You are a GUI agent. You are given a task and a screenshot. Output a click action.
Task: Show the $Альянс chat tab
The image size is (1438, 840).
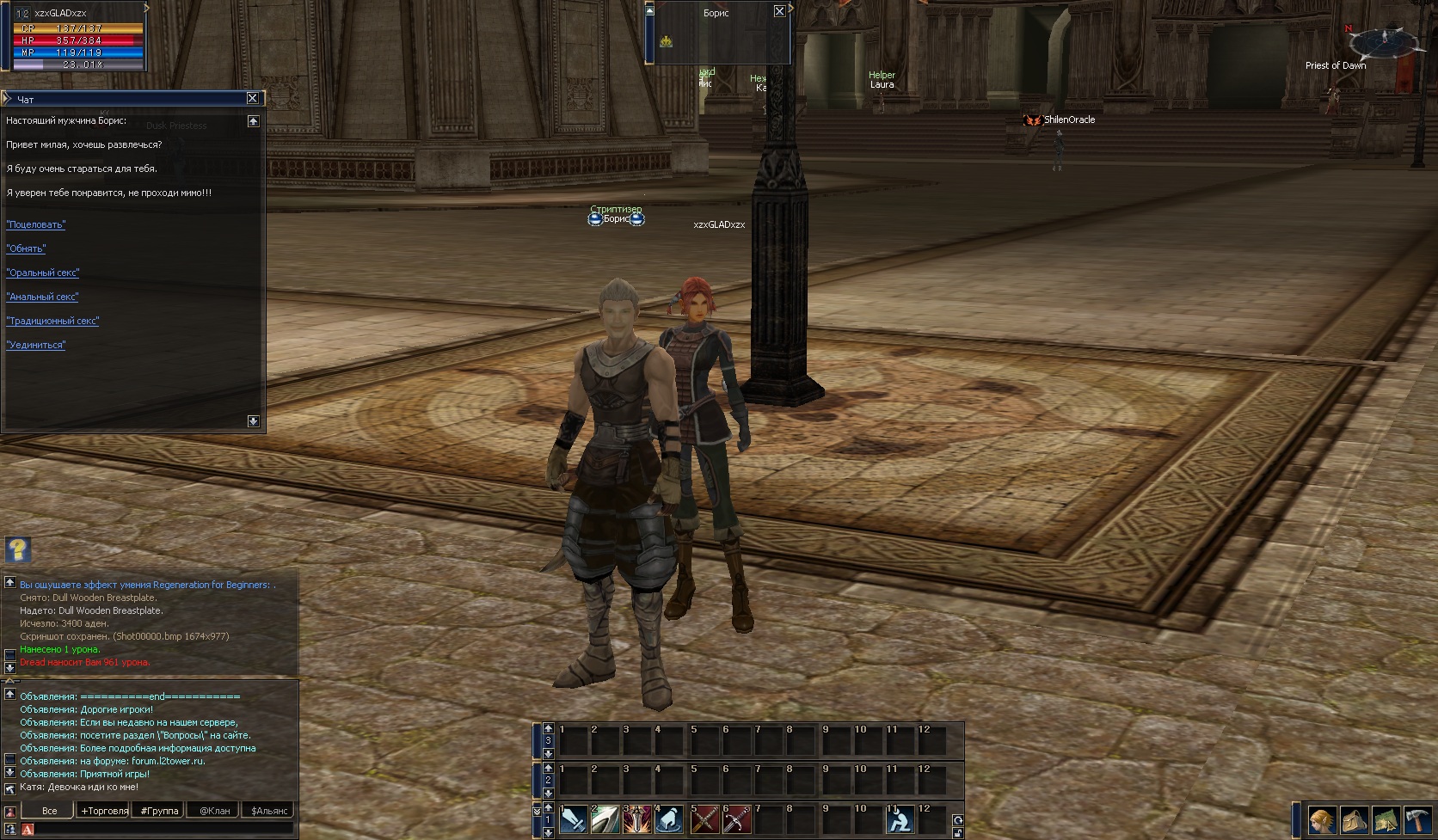269,811
